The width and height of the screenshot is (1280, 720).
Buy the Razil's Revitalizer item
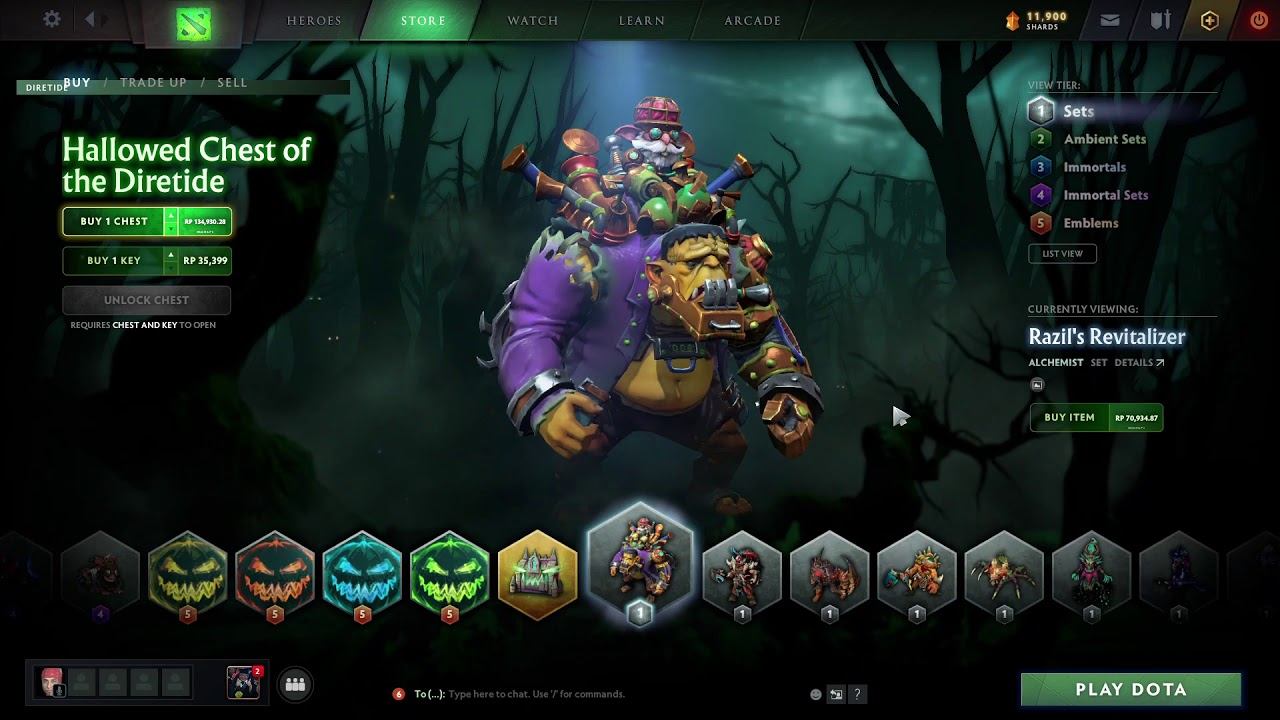tap(1069, 418)
